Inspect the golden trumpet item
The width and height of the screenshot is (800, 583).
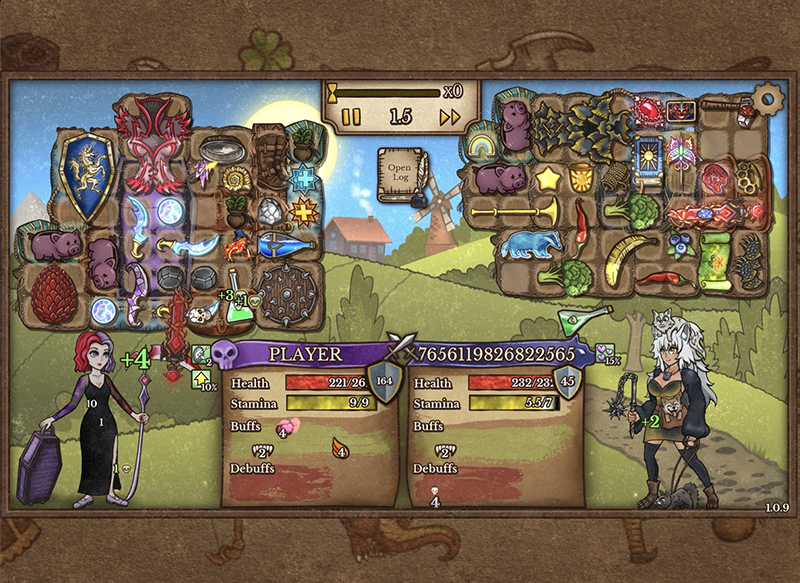pyautogui.click(x=514, y=212)
